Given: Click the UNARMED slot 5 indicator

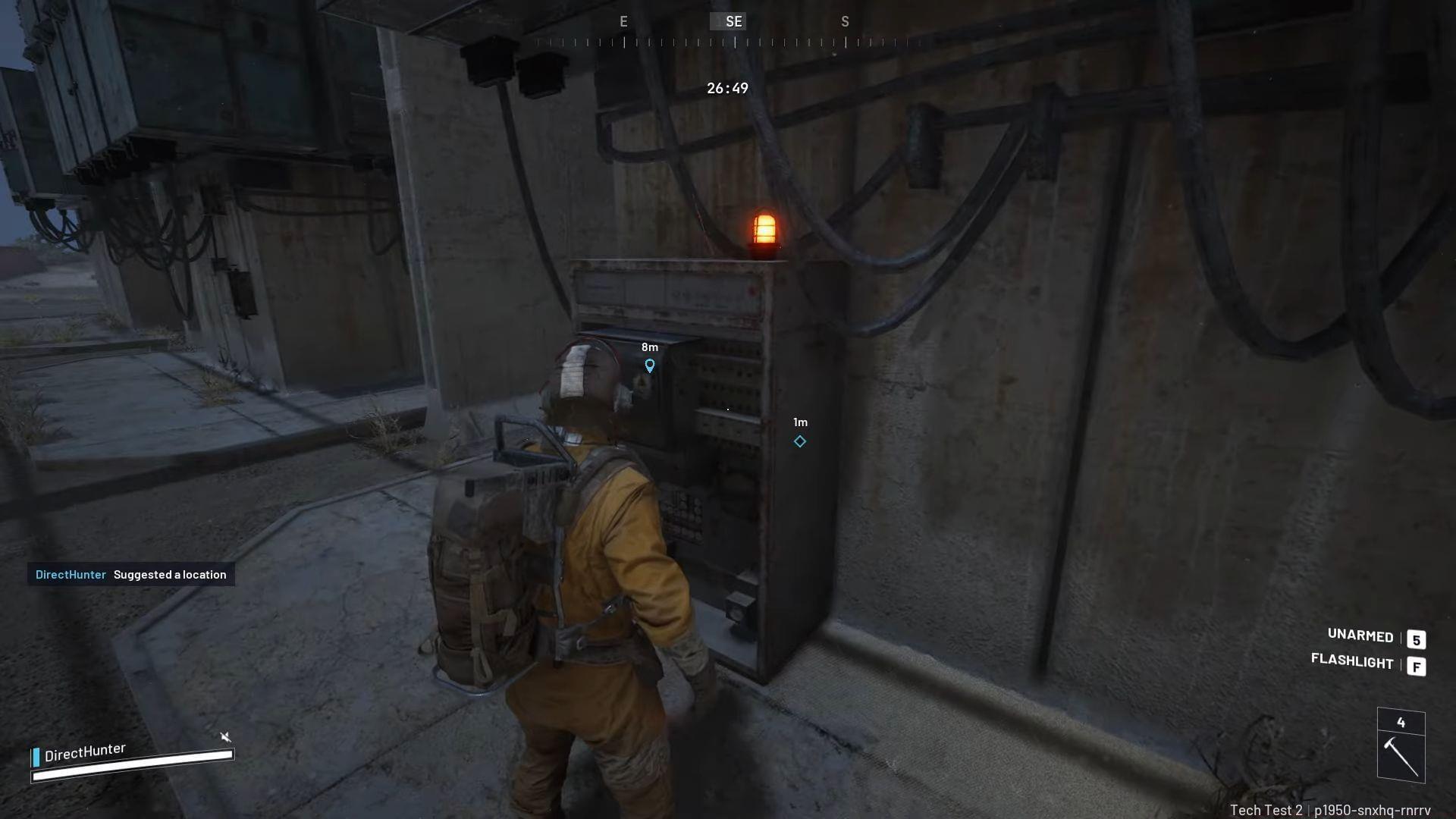Looking at the screenshot, I should coord(1415,639).
